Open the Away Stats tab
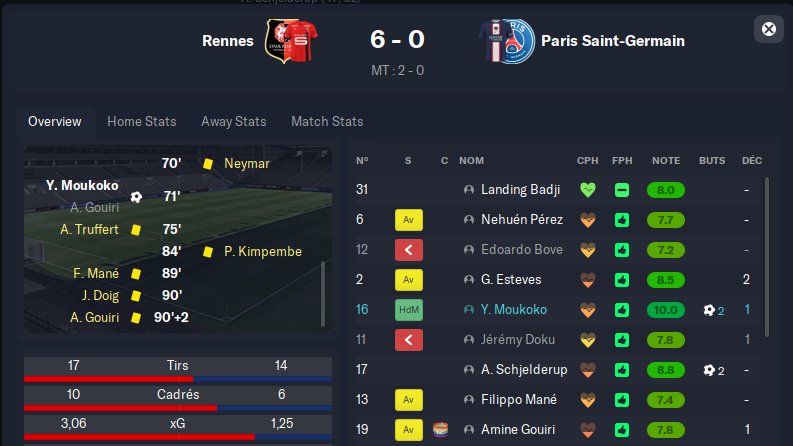 [x=233, y=122]
